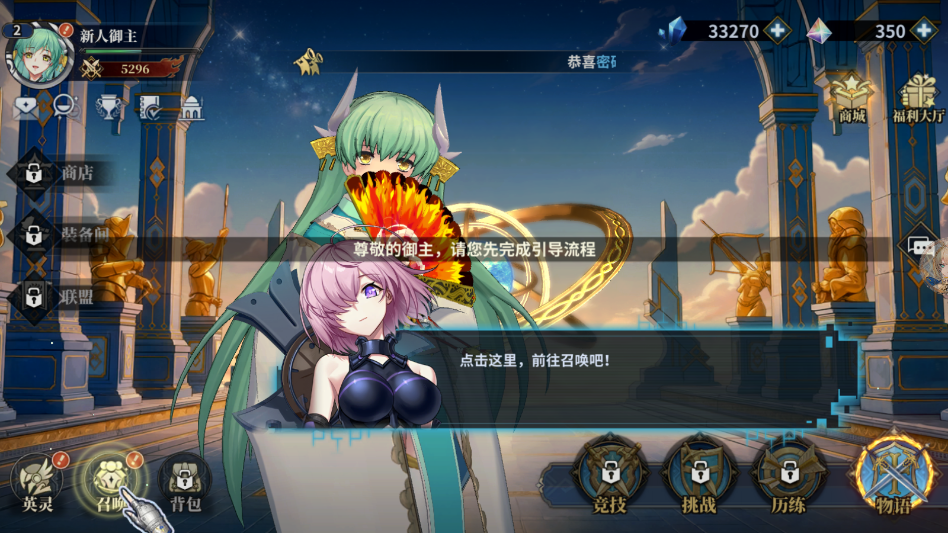Select the locked 联盟 alliance entry
The width and height of the screenshot is (948, 533).
coord(60,296)
